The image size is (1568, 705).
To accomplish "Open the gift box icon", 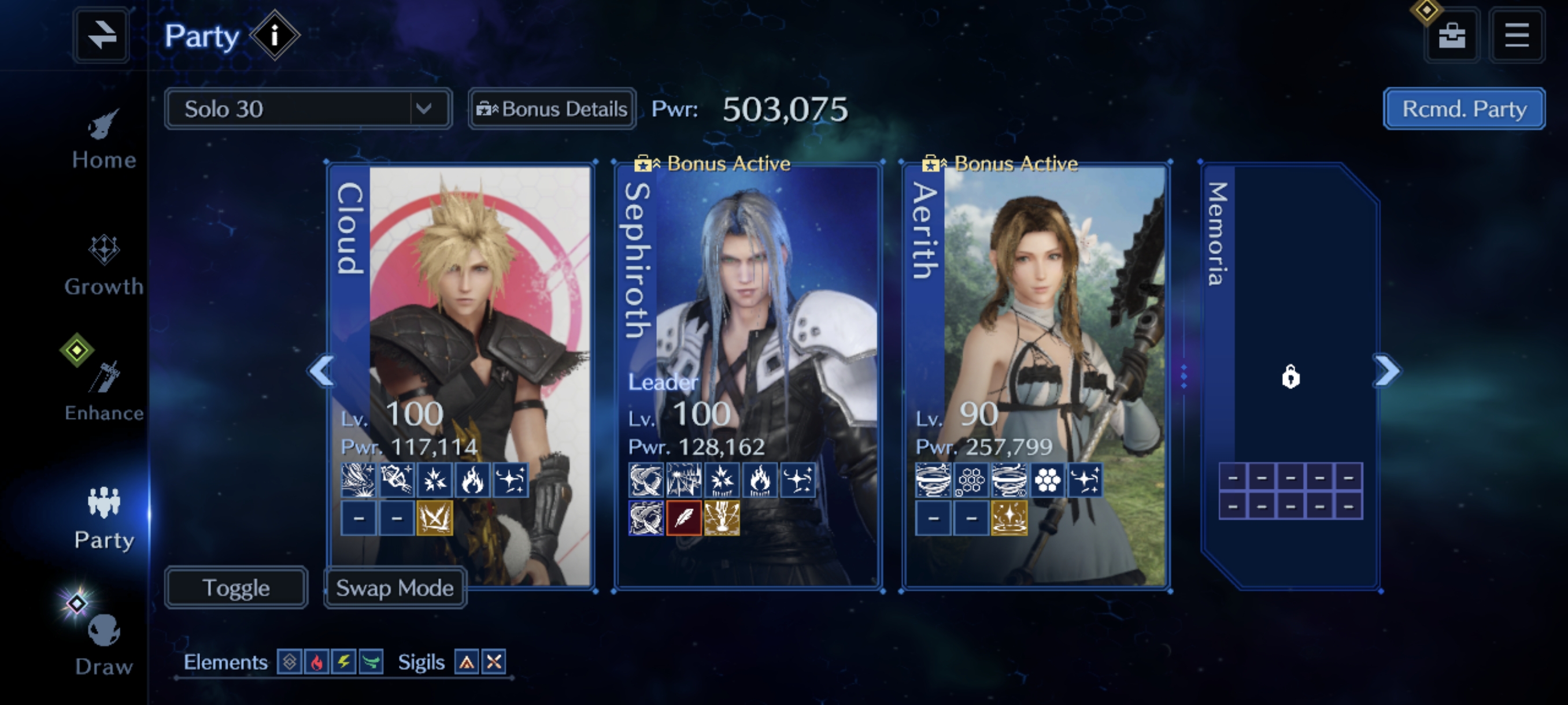I will click(1452, 35).
